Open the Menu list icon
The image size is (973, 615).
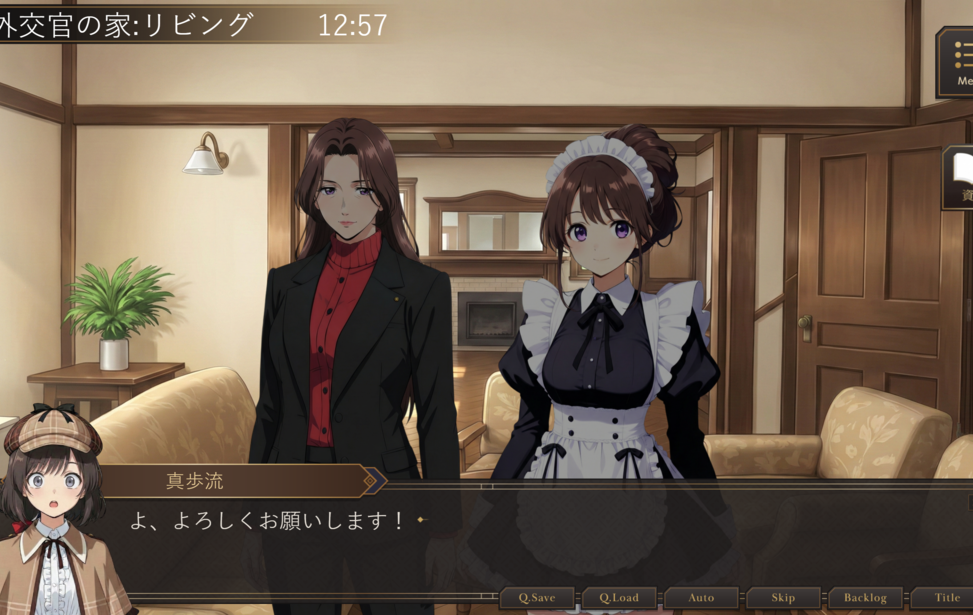(959, 62)
